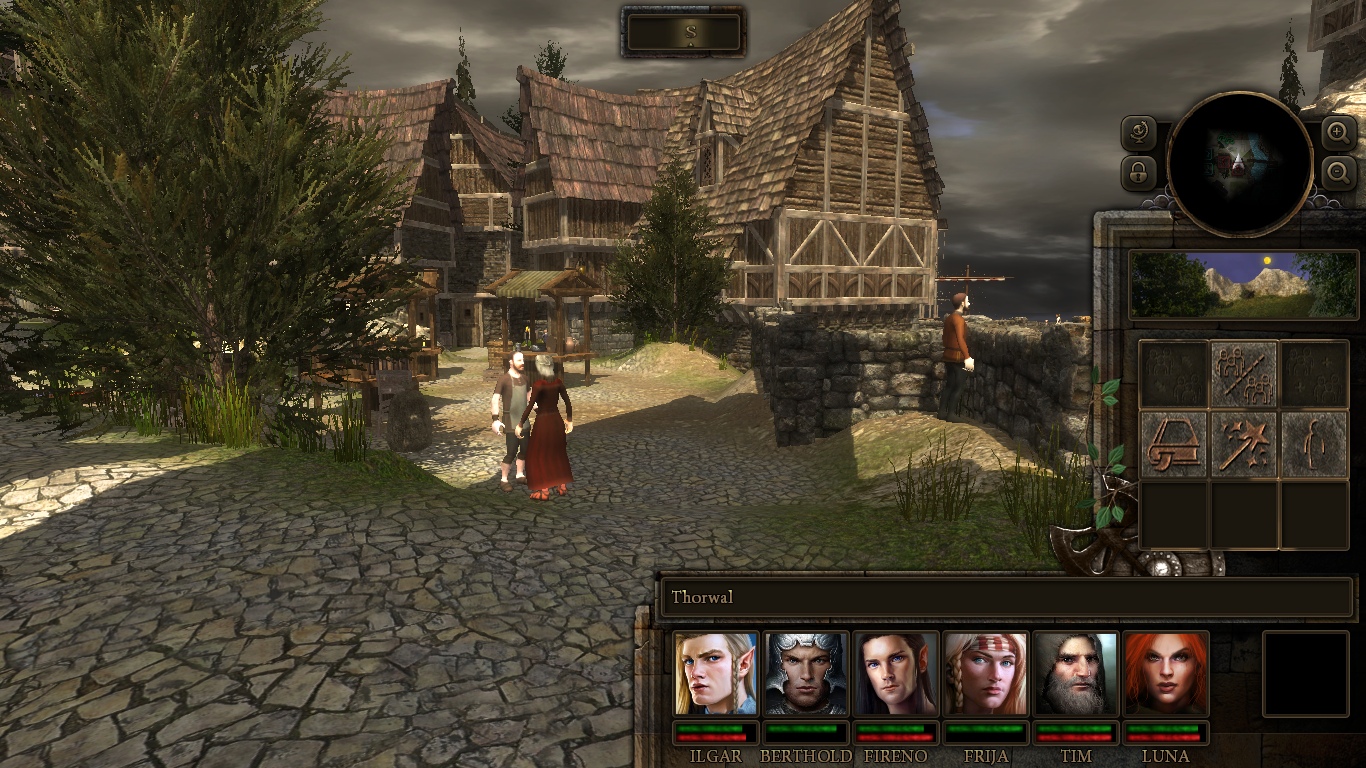Zoom out the minimap with the minus magnifier
Image resolution: width=1366 pixels, height=768 pixels.
(1339, 173)
